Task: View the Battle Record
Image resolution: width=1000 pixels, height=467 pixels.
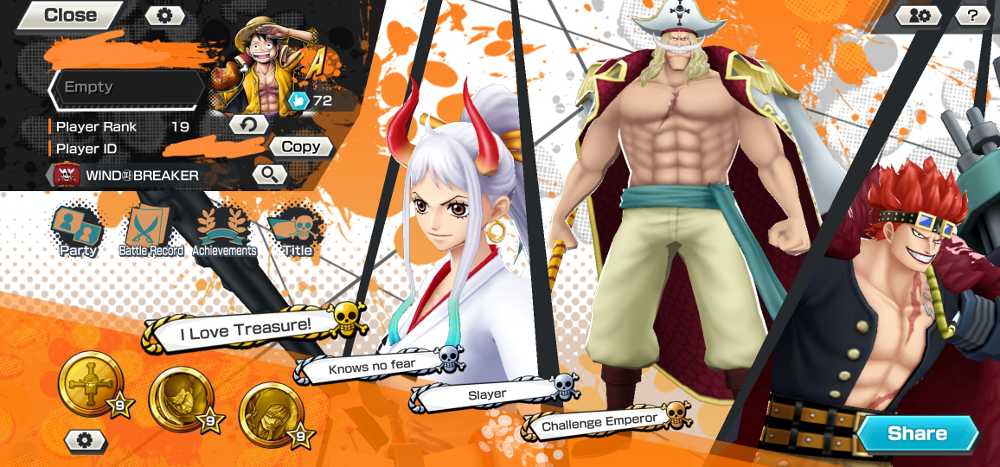Action: (151, 232)
